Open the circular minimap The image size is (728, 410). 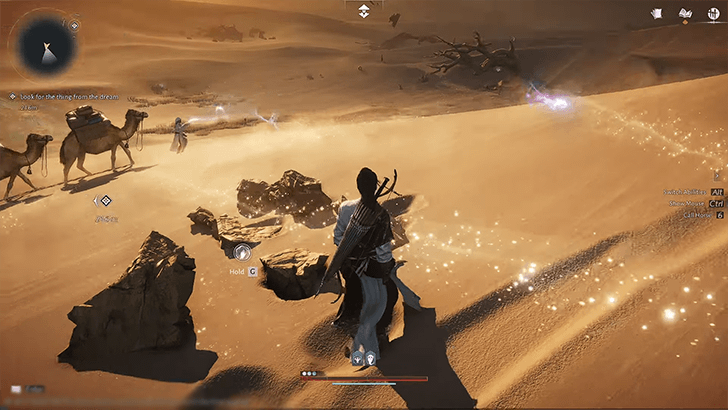pyautogui.click(x=41, y=47)
